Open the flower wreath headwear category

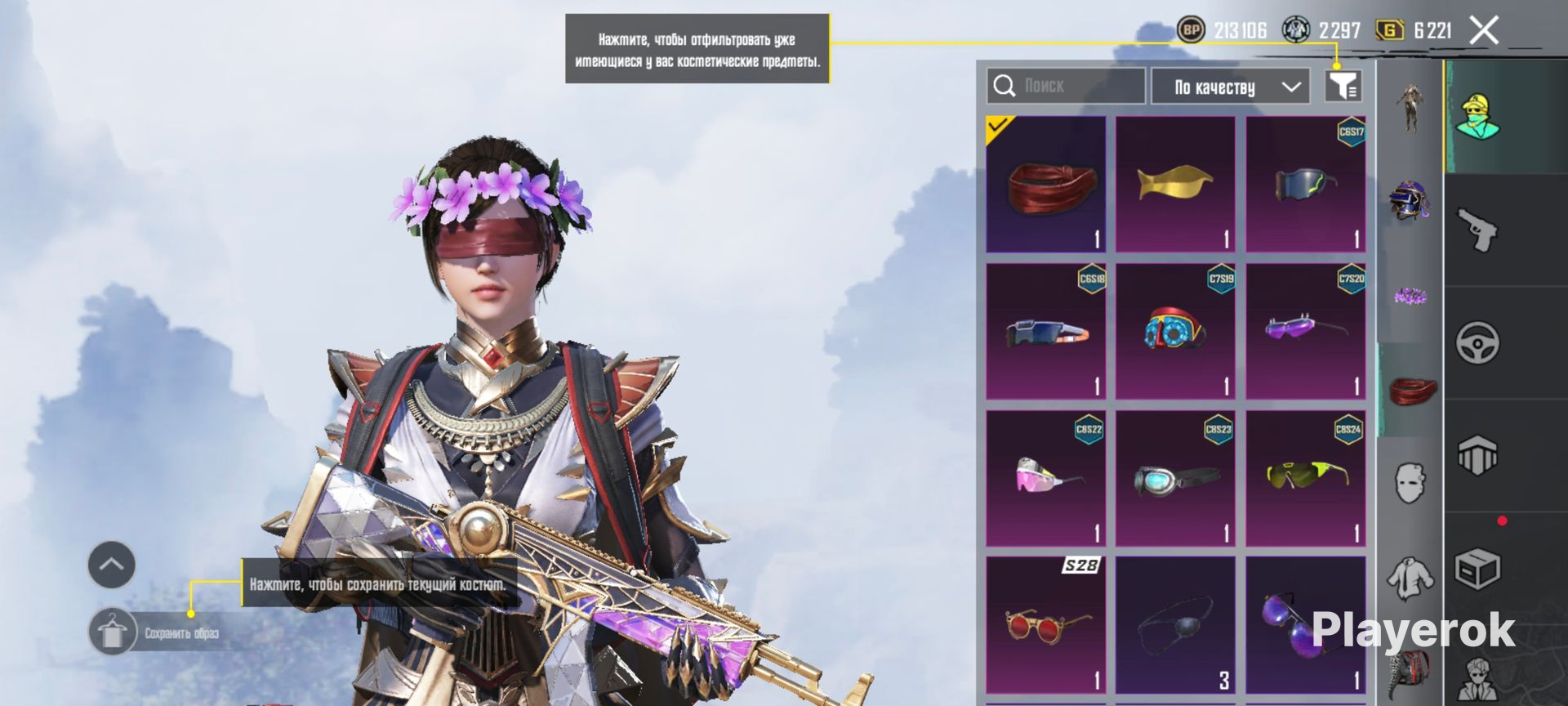1410,296
